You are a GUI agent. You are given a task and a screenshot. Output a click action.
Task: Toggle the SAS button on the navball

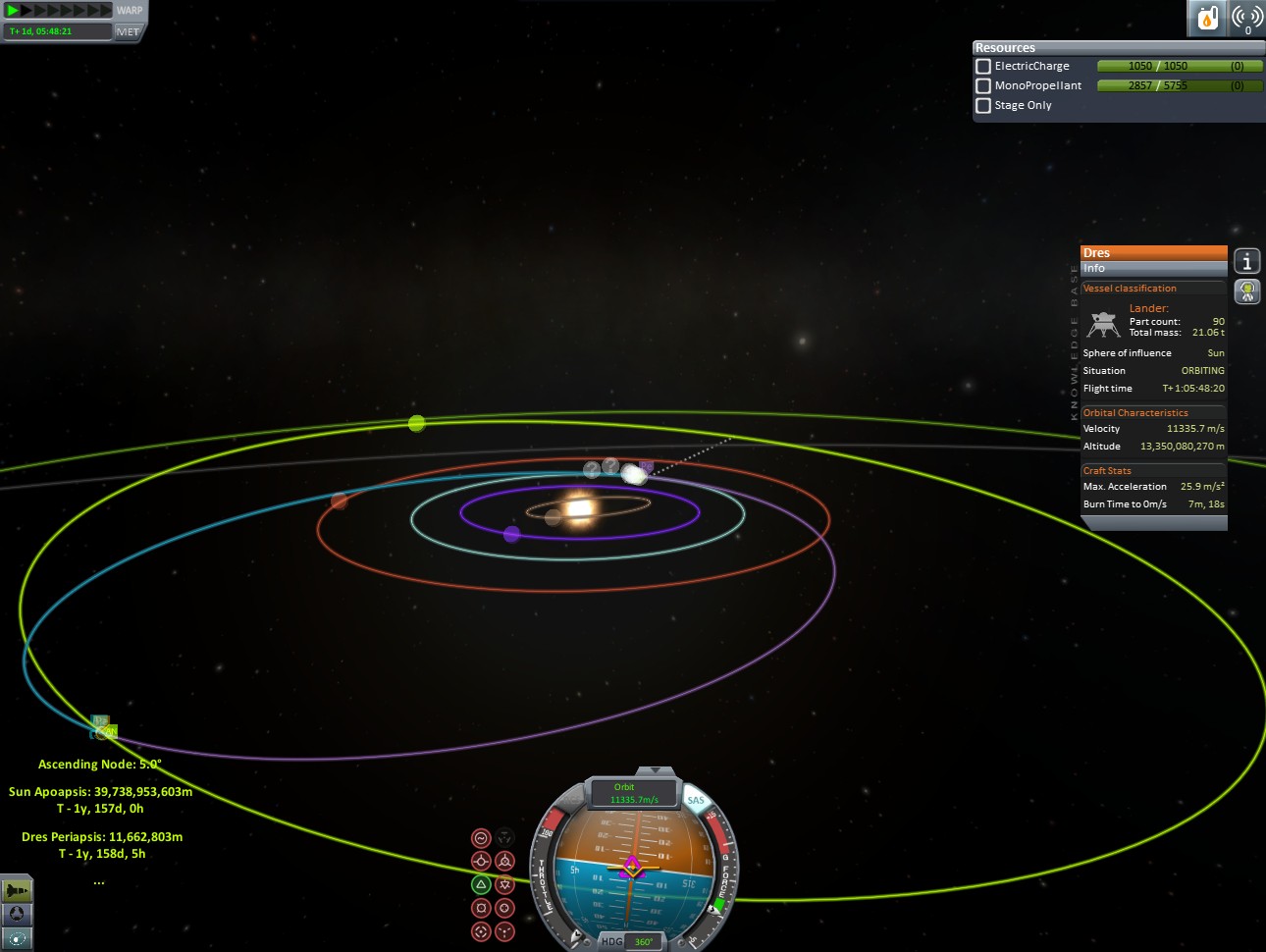(696, 801)
